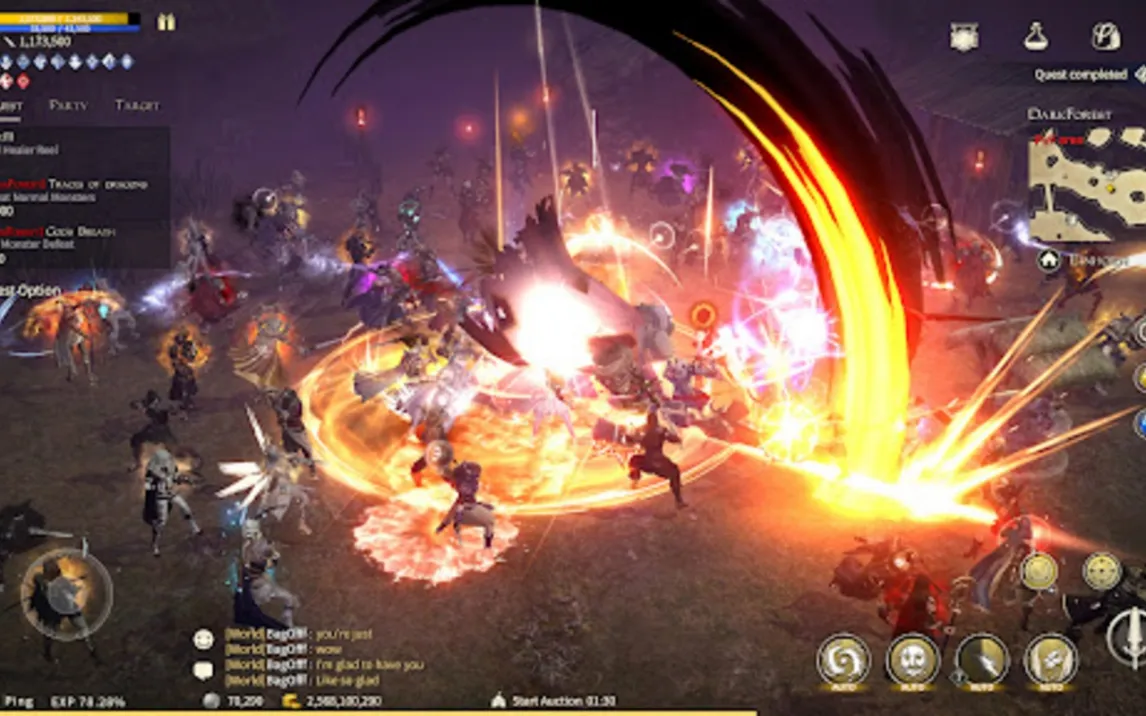1146x716 pixels.
Task: Open the Quest tab
Action: coord(10,105)
